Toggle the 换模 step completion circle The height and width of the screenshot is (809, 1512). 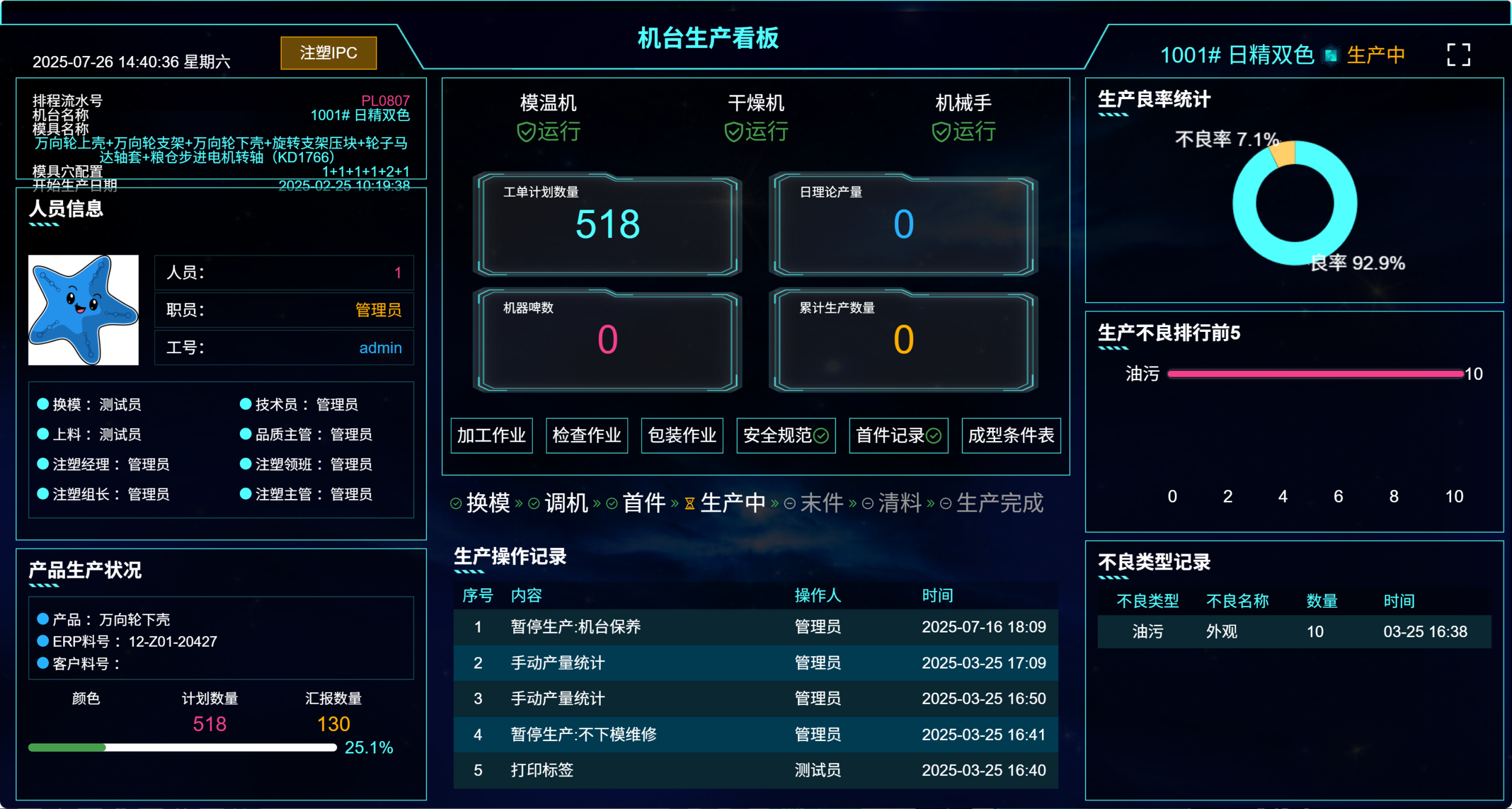[x=456, y=503]
